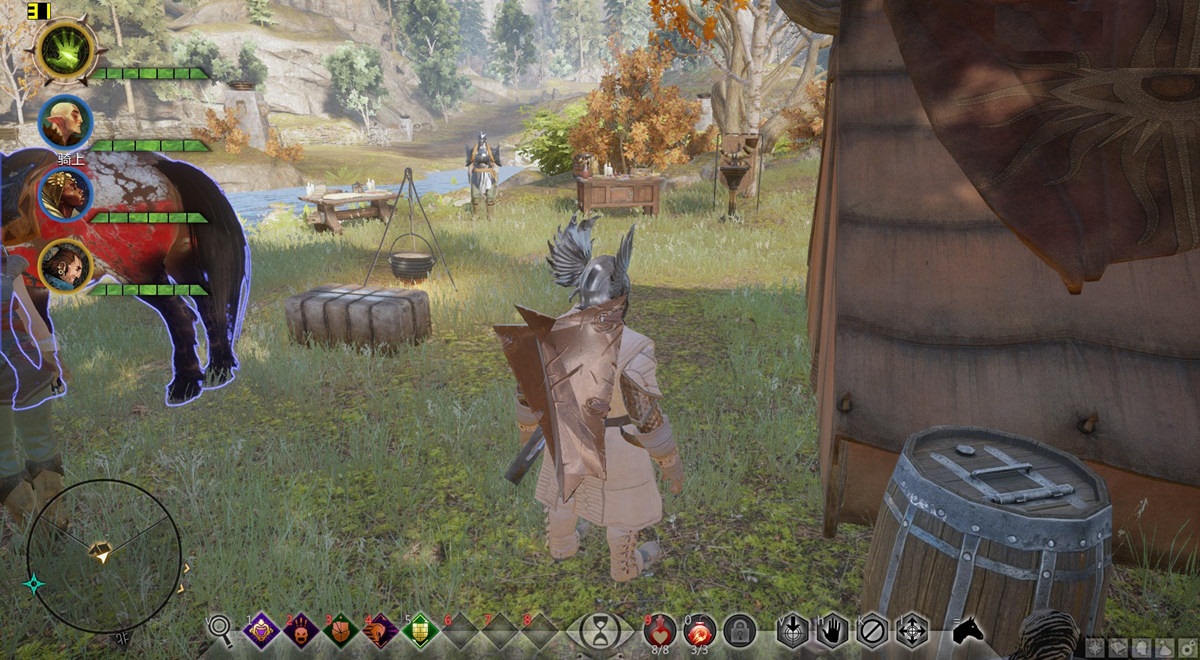1200x660 pixels.
Task: Click the crossed-circle disengage command icon
Action: pyautogui.click(x=872, y=631)
